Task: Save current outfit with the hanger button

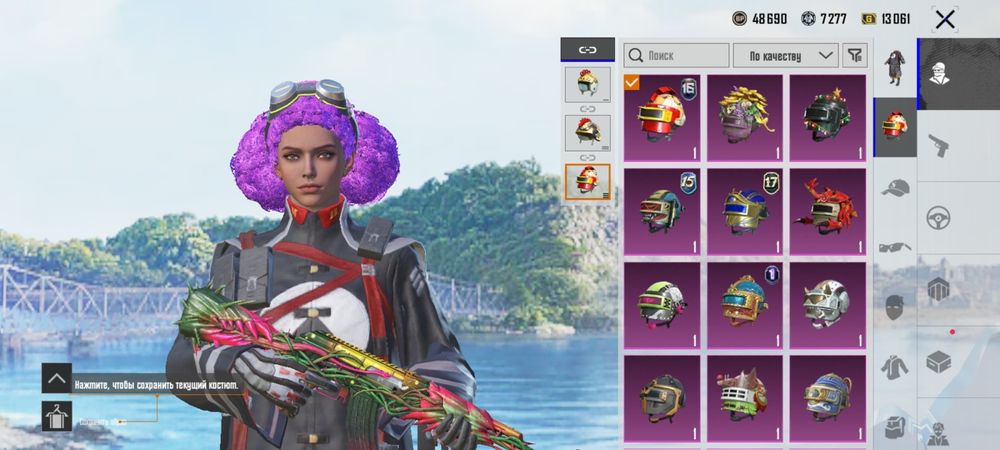Action: pyautogui.click(x=56, y=415)
